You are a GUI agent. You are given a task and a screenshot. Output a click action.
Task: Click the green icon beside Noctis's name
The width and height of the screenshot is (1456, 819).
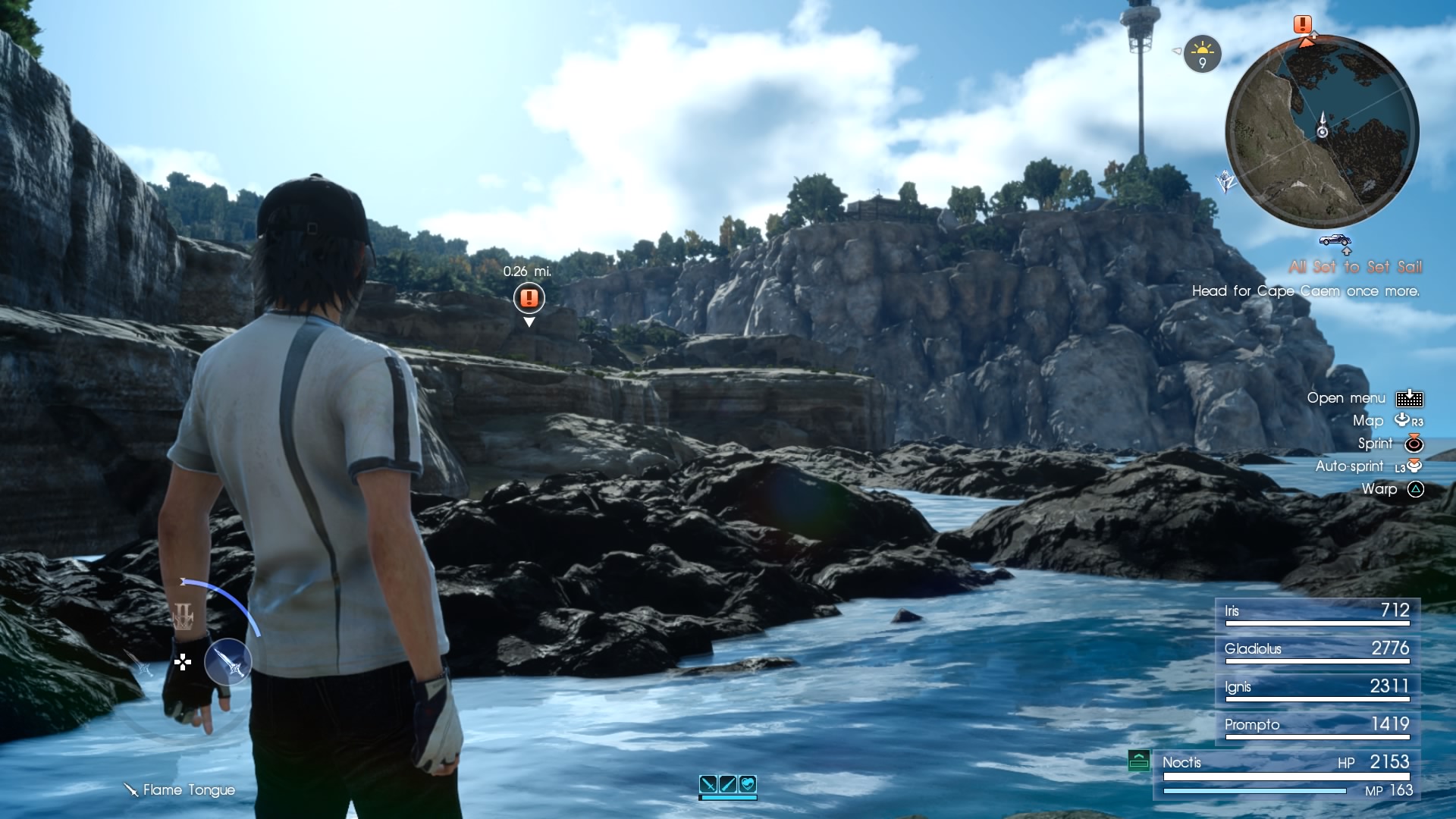pyautogui.click(x=1138, y=760)
